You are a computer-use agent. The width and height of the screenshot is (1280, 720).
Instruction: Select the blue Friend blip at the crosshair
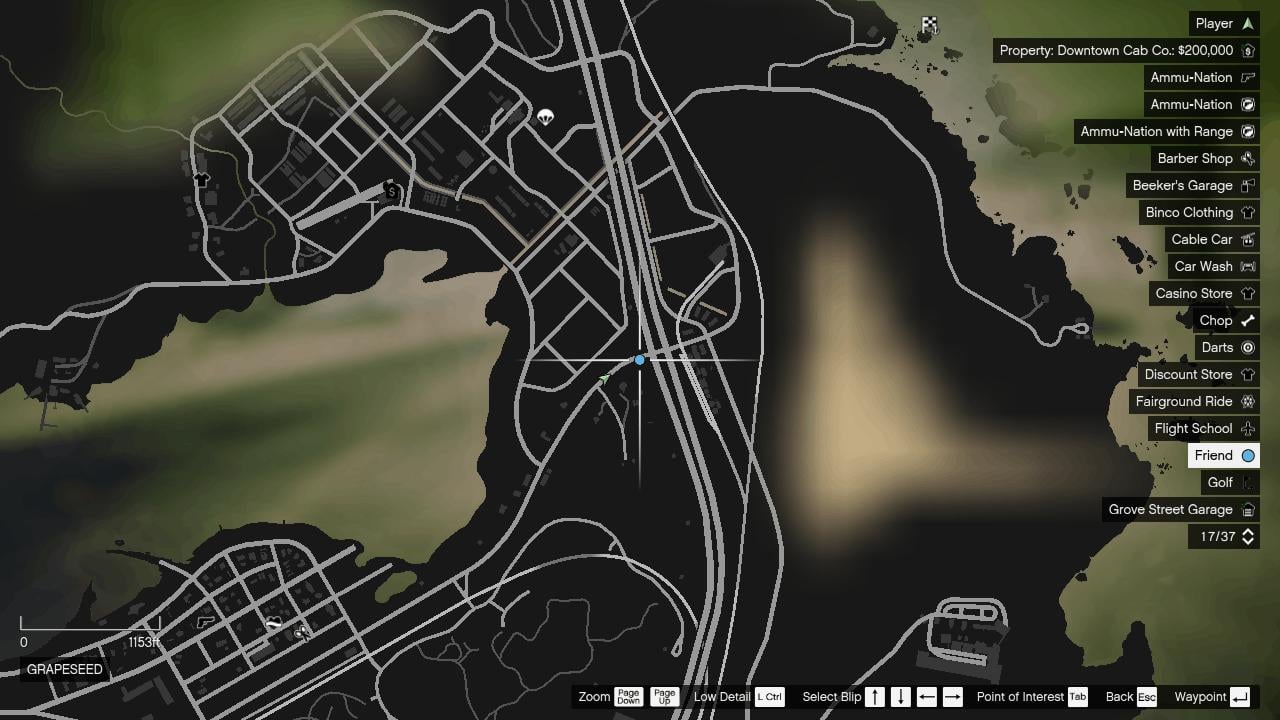point(639,358)
